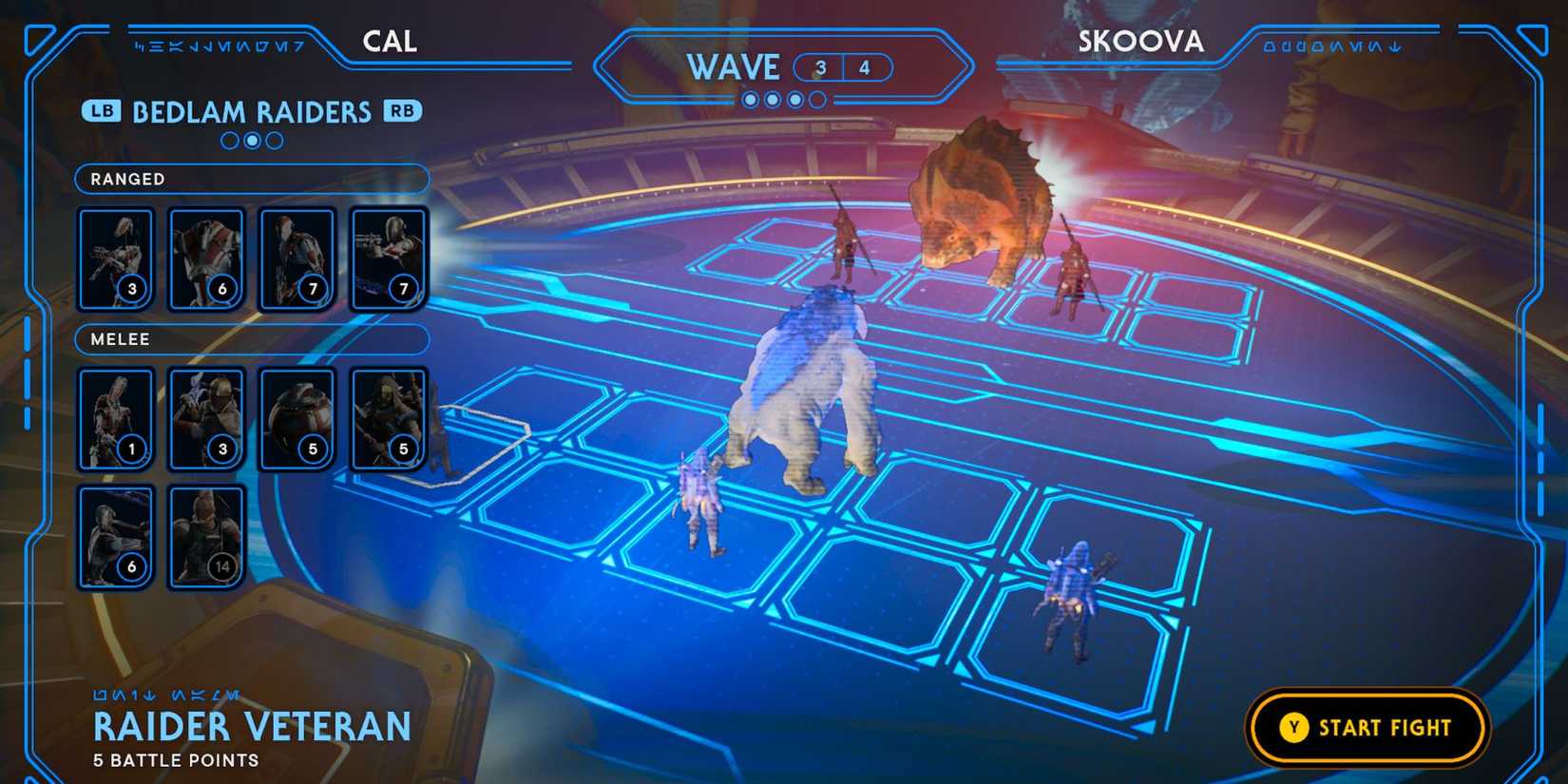Select the 1-point melee battle droid
The height and width of the screenshot is (784, 1568).
[x=115, y=418]
